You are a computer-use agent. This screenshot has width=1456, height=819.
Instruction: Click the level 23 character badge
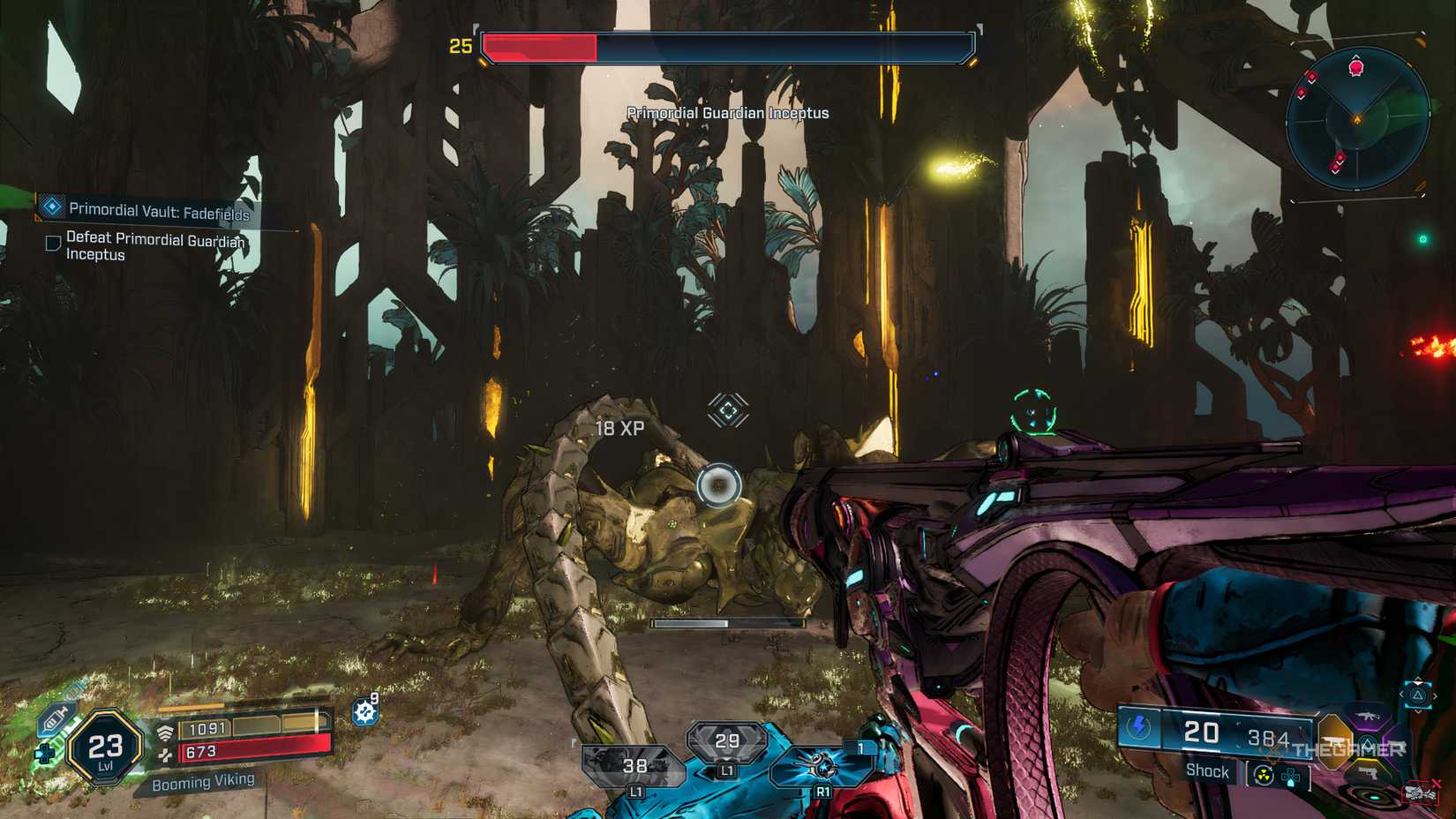(106, 748)
